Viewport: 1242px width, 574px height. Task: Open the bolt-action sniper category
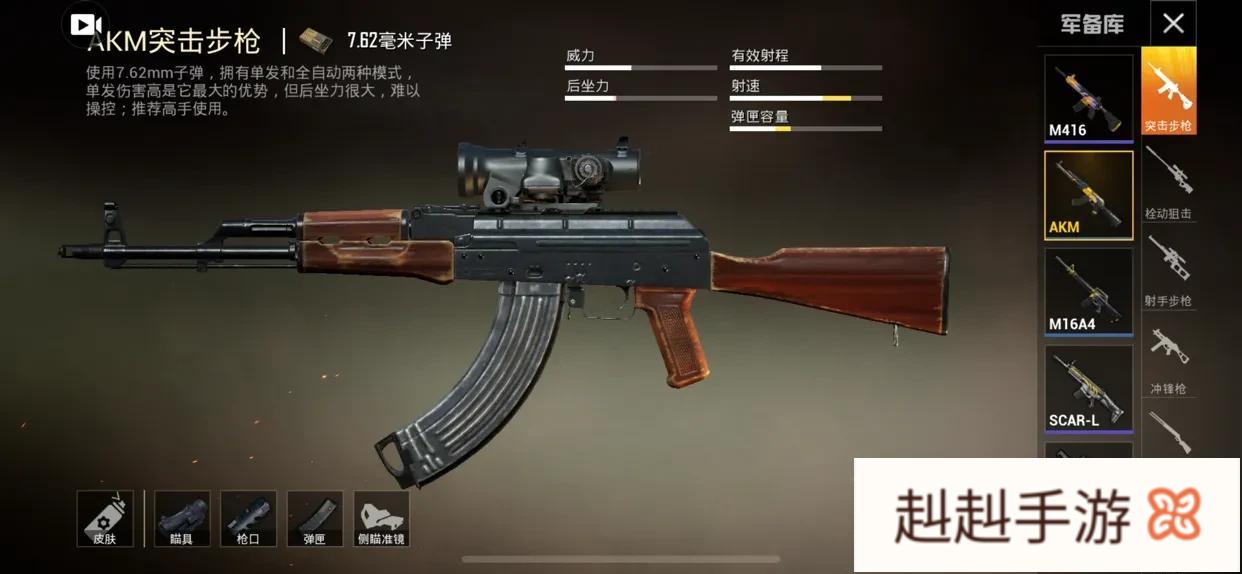click(x=1168, y=182)
